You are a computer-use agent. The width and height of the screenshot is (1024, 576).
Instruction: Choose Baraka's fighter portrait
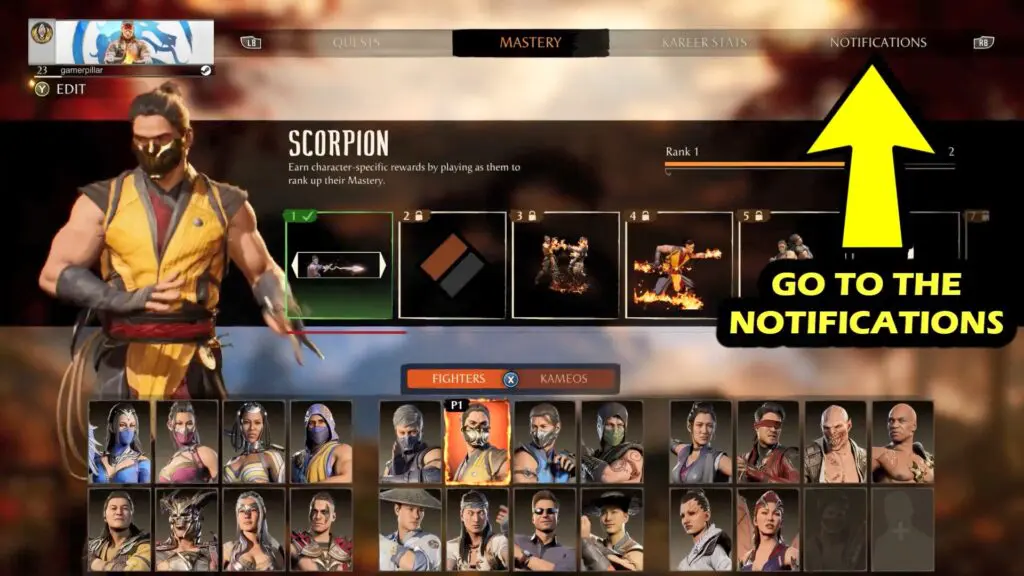pos(835,442)
